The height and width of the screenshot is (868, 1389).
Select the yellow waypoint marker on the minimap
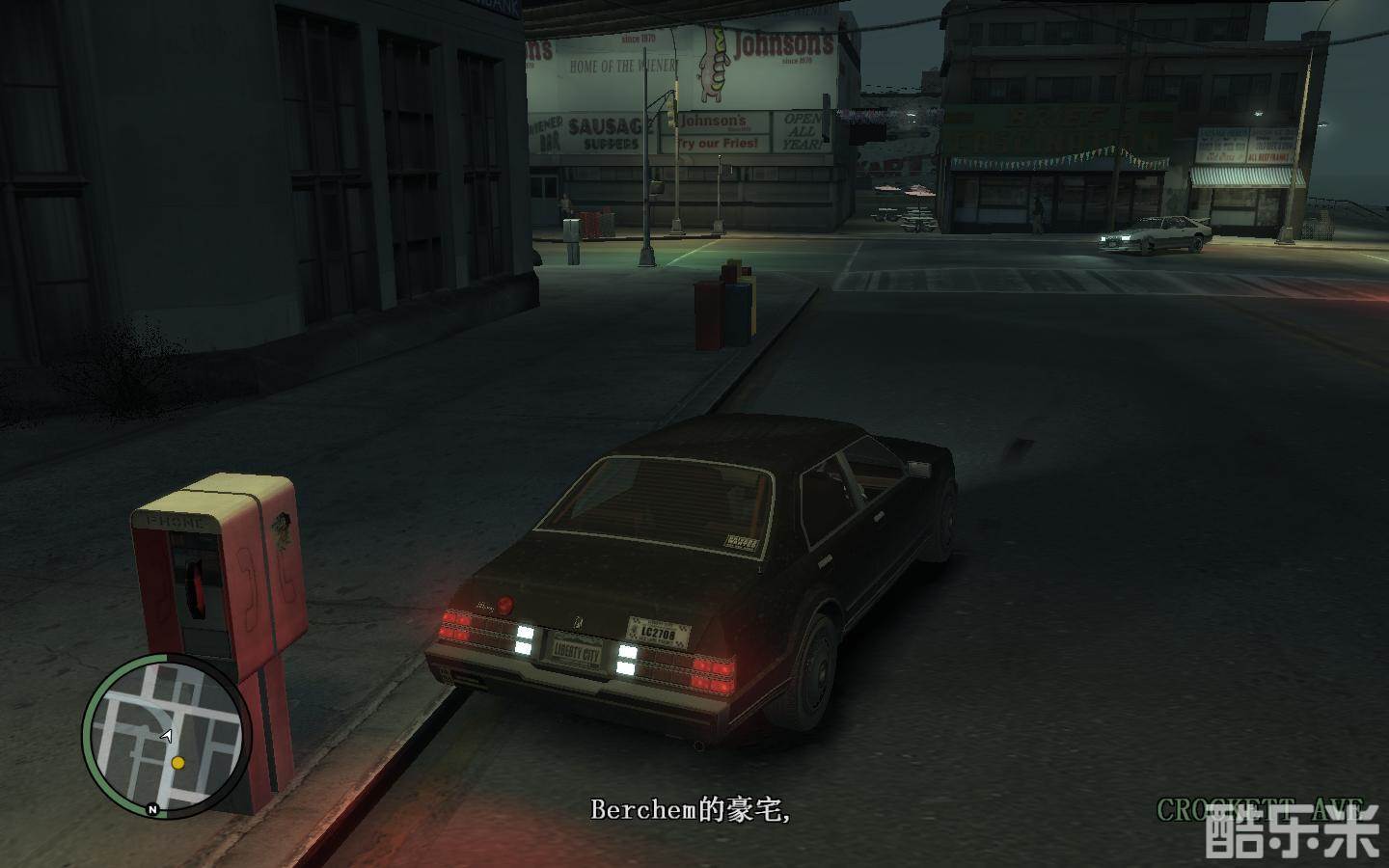click(177, 763)
